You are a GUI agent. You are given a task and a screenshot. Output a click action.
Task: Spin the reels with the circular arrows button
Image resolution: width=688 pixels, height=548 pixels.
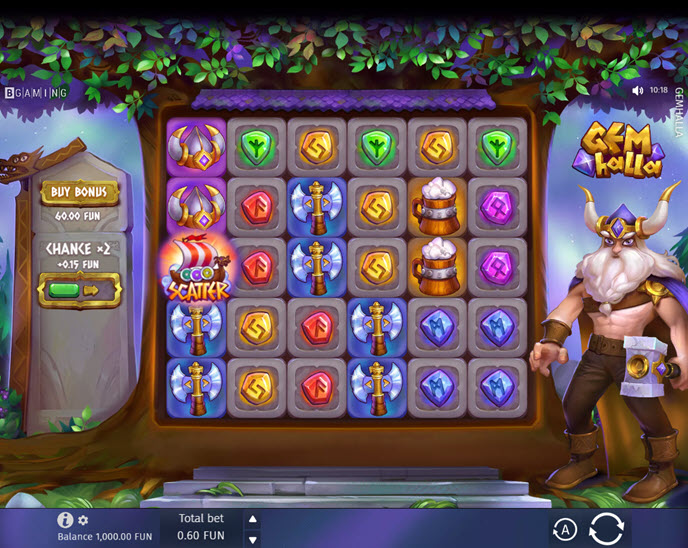[606, 528]
